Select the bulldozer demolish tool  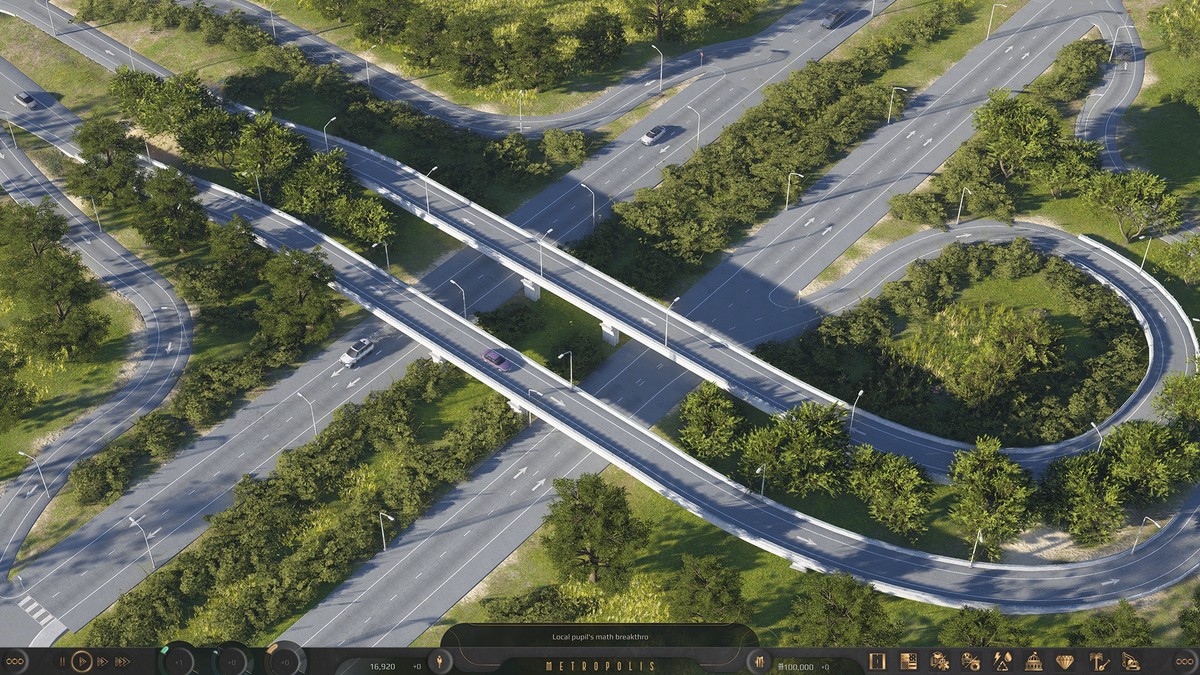pos(1130,661)
